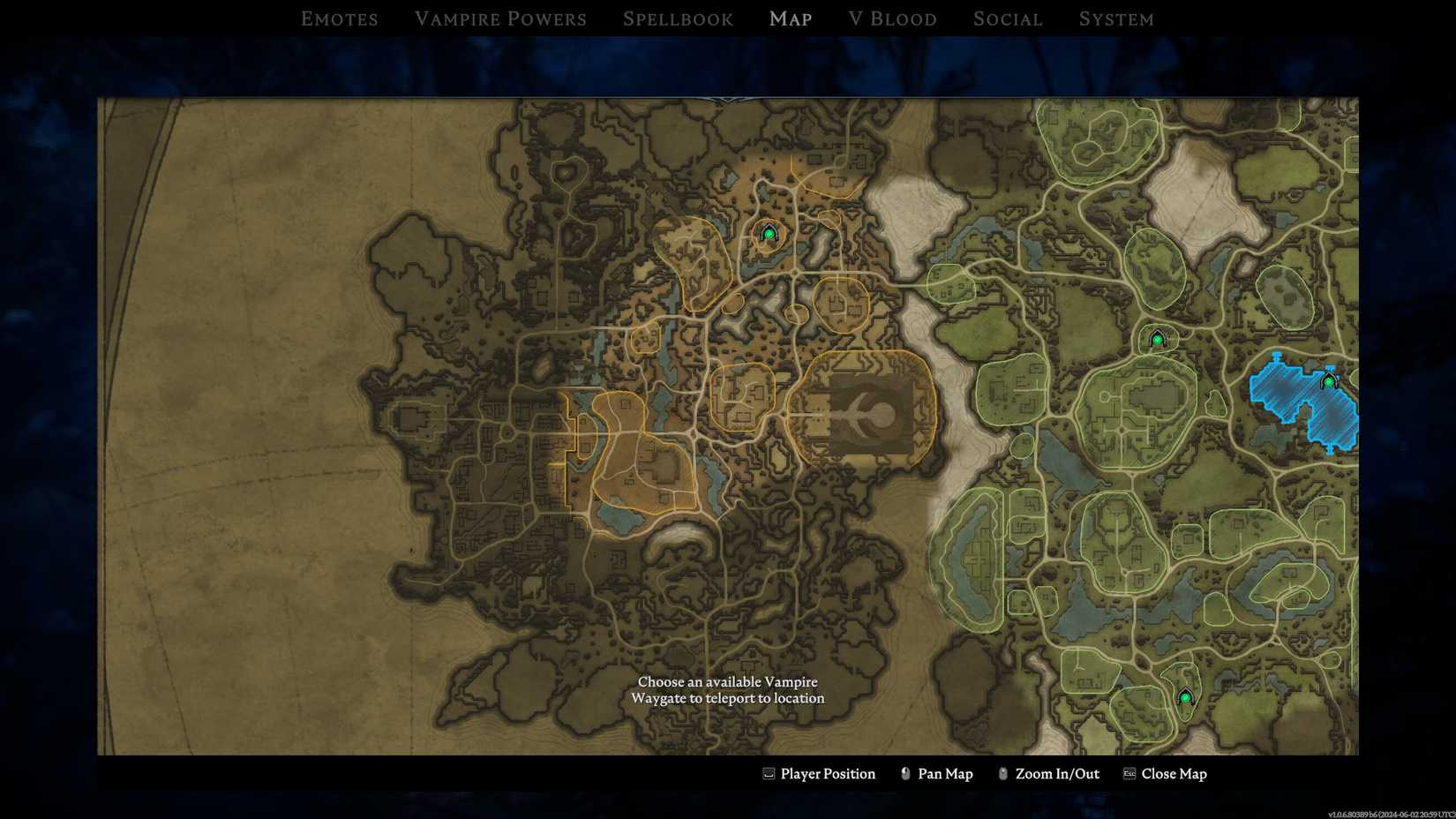The height and width of the screenshot is (819, 1456).
Task: Click the Esc key icon beside Close Map
Action: click(x=1128, y=773)
